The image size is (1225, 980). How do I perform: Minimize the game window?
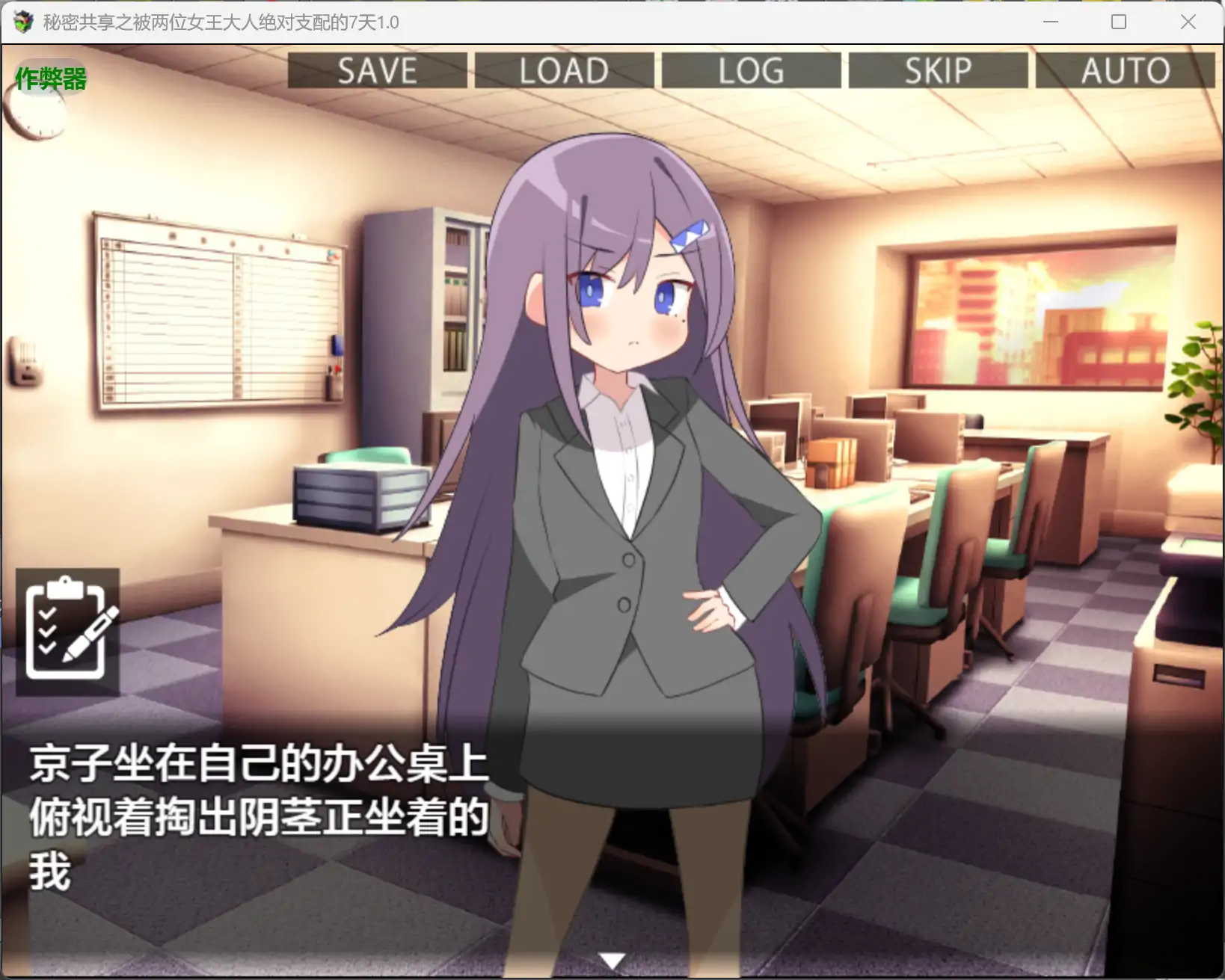(1050, 22)
